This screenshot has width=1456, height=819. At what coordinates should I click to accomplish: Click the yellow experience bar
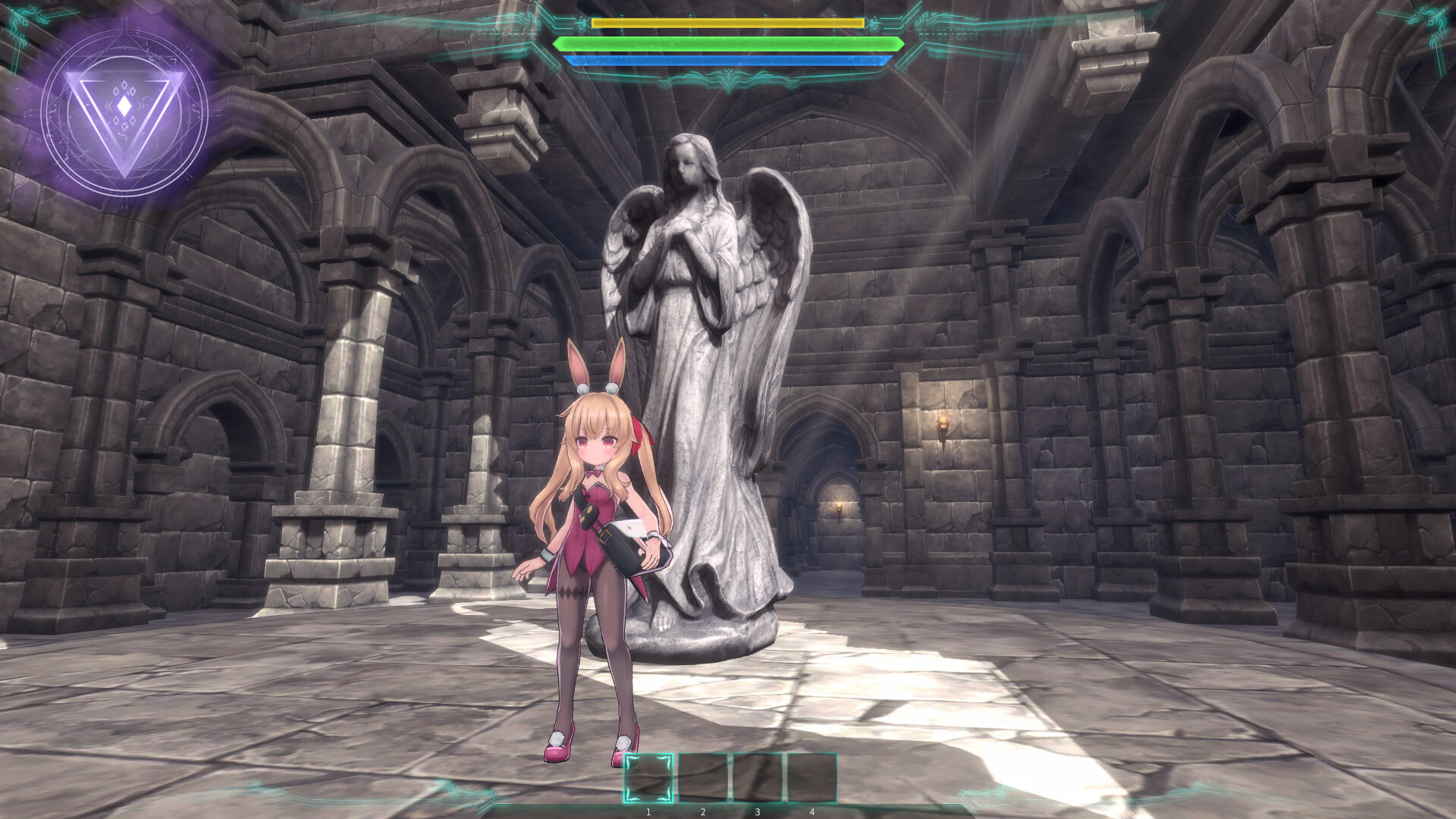click(x=726, y=24)
